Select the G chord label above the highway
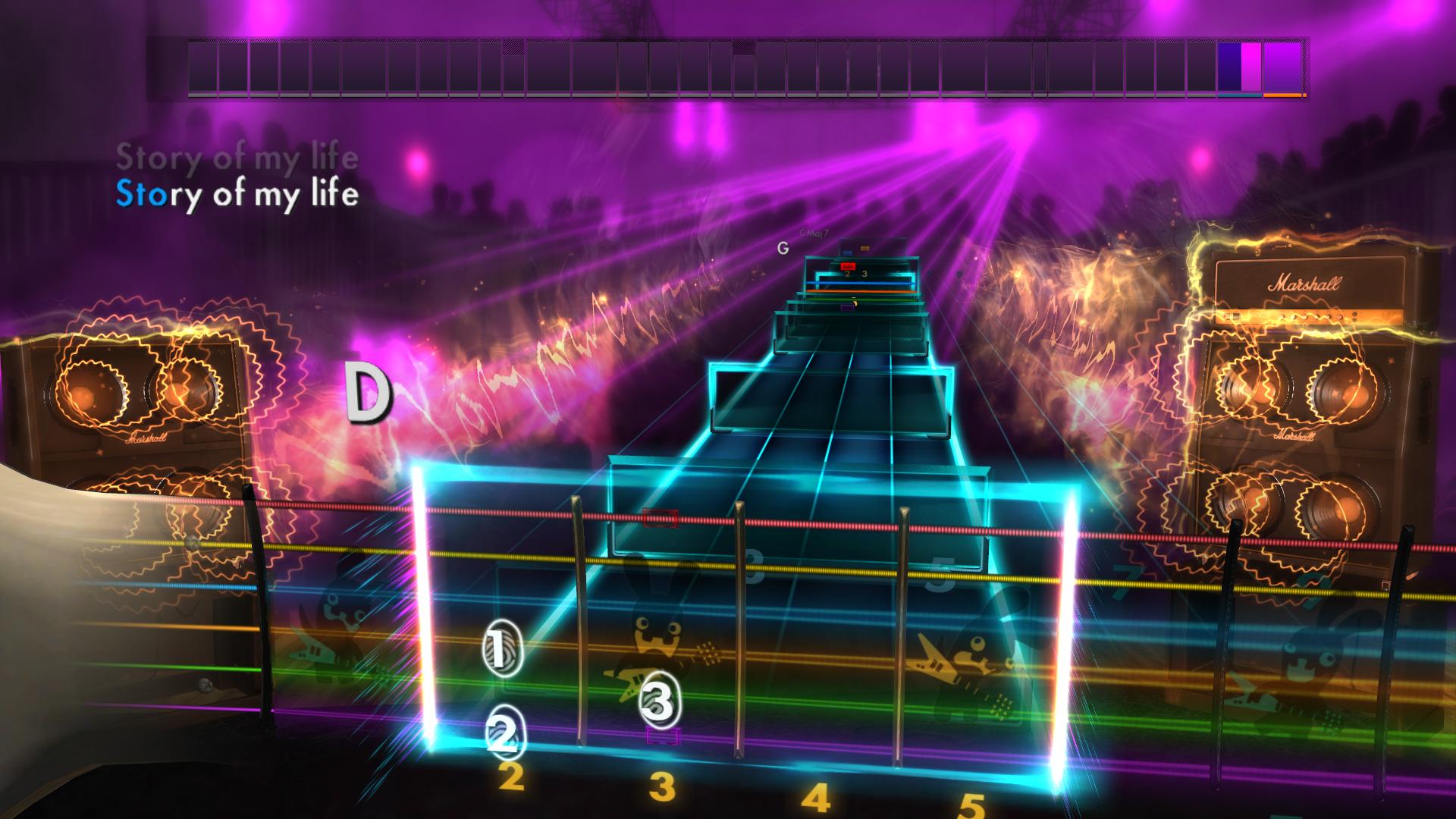 783,248
